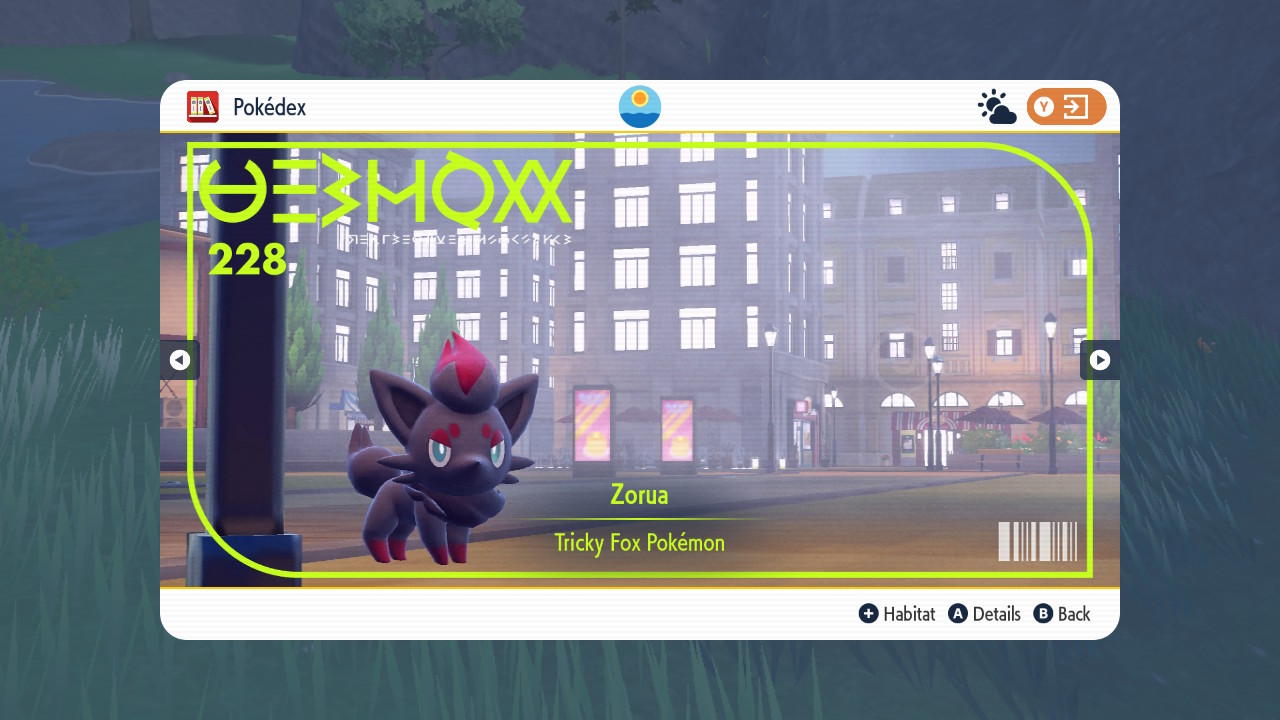The image size is (1280, 720).
Task: Click the right arrow to view next Pokémon
Action: pos(1100,360)
